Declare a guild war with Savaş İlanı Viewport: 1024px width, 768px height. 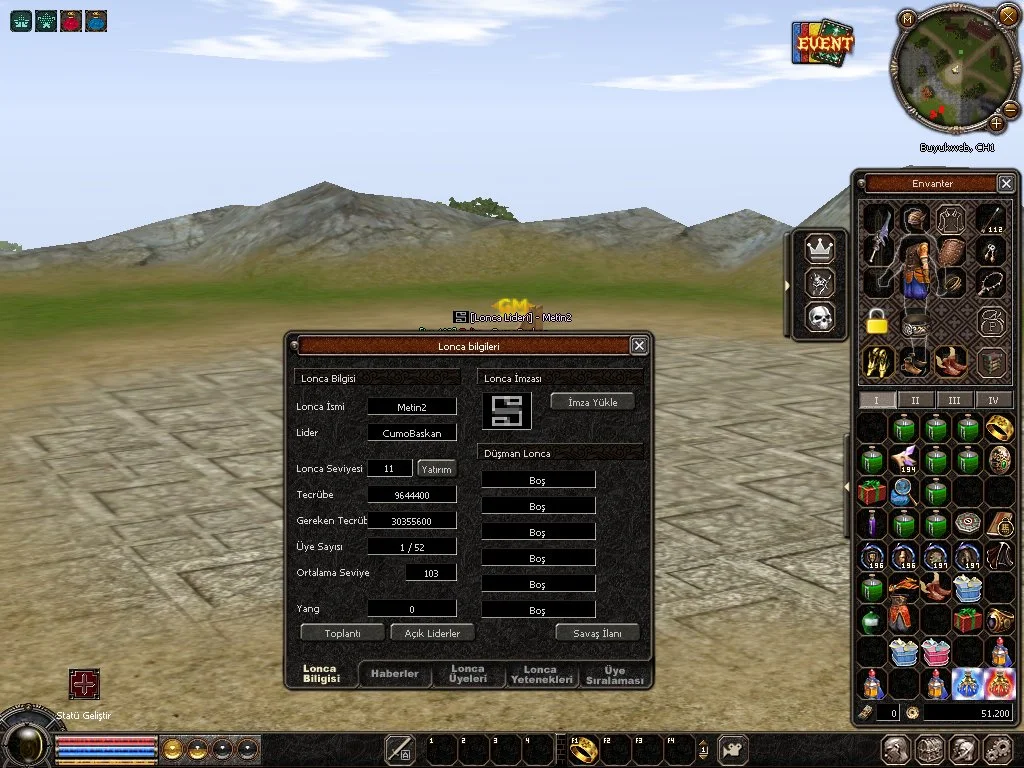pos(597,633)
